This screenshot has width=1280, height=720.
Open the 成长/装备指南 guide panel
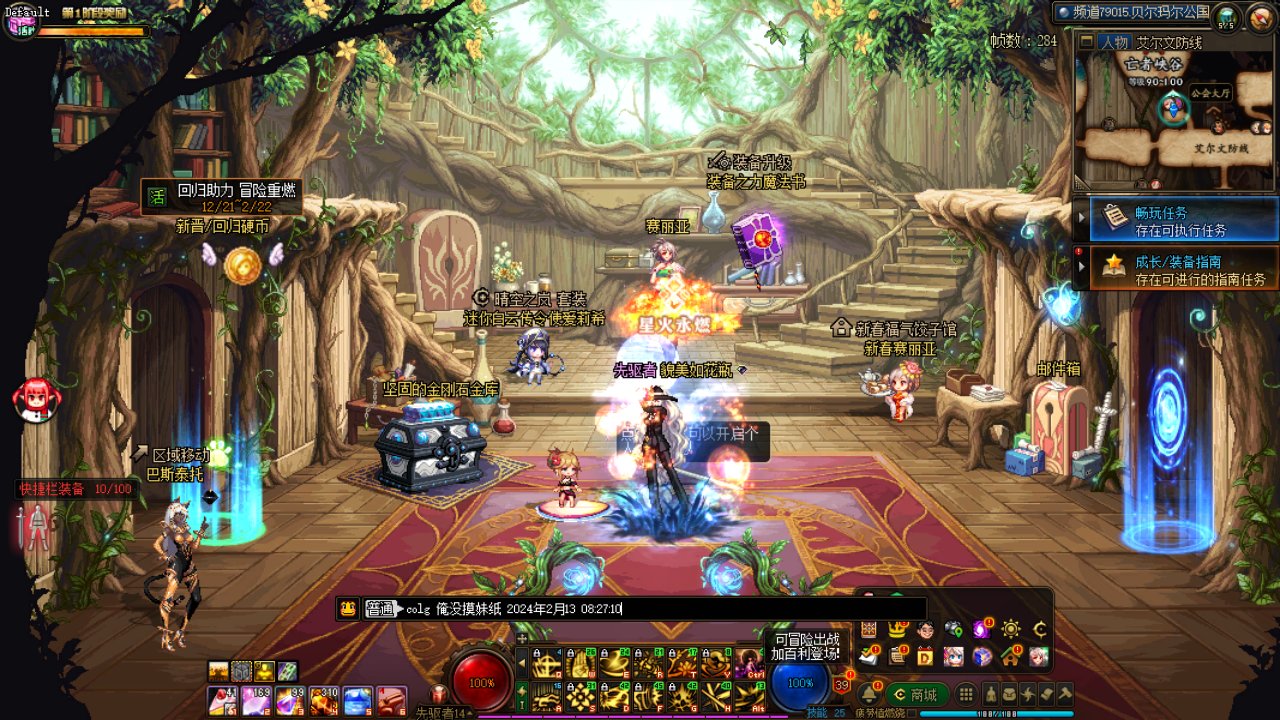click(x=1176, y=270)
